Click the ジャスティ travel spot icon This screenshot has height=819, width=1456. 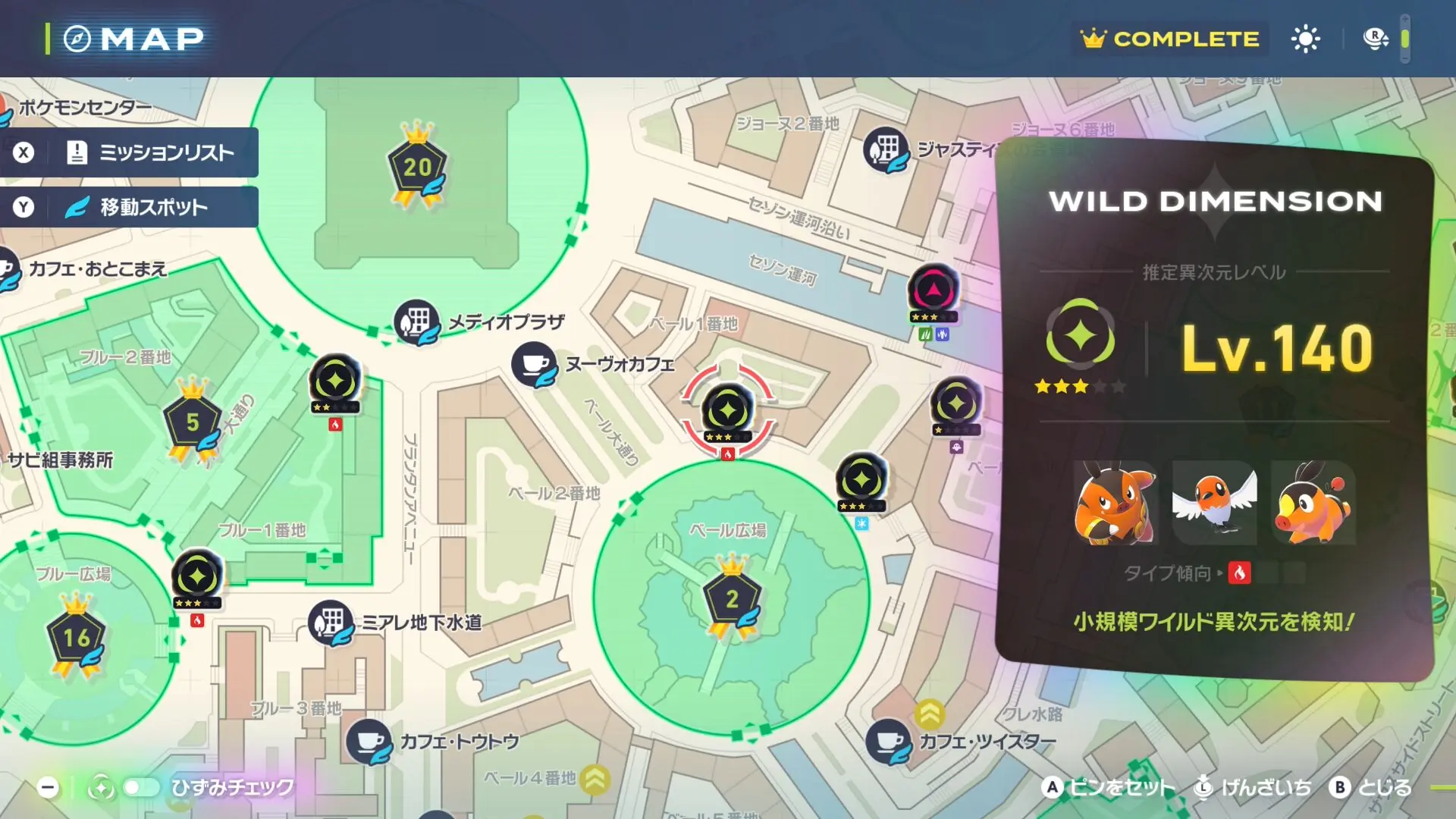(x=885, y=149)
